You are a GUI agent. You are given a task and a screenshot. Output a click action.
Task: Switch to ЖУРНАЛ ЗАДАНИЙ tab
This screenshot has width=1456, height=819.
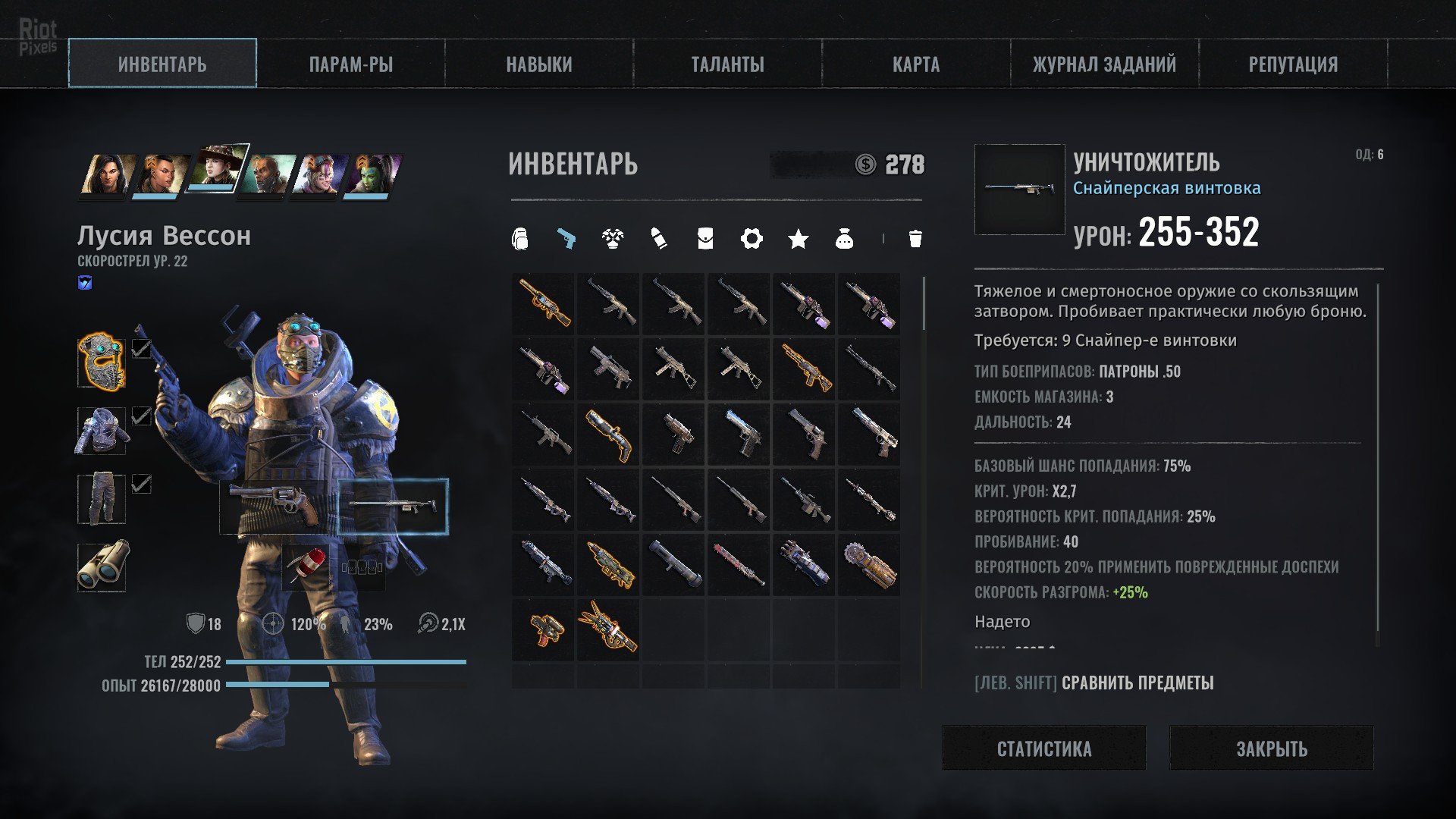[x=1104, y=64]
